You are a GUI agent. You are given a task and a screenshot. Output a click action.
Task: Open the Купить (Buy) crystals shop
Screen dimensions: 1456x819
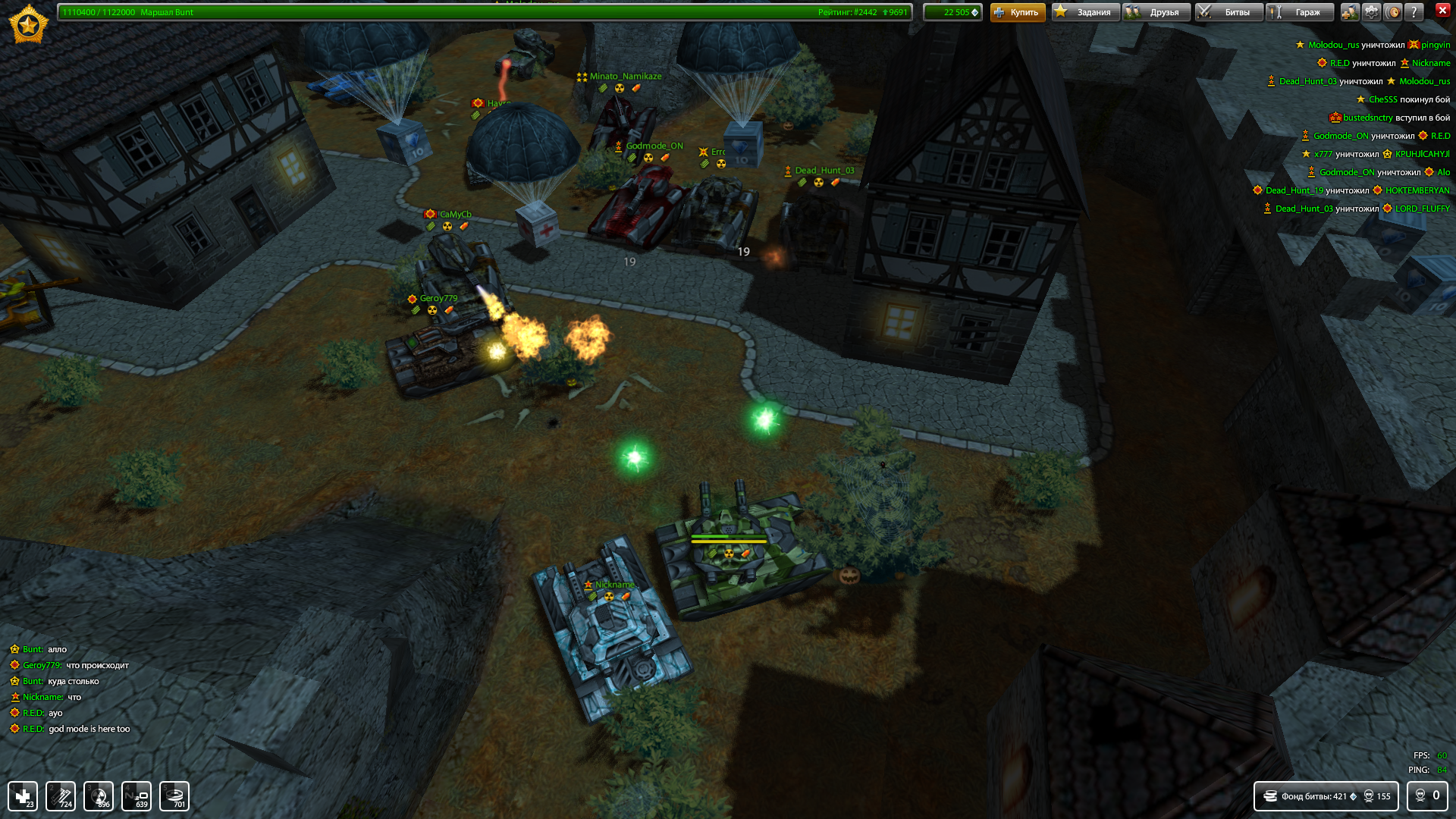(x=1017, y=12)
